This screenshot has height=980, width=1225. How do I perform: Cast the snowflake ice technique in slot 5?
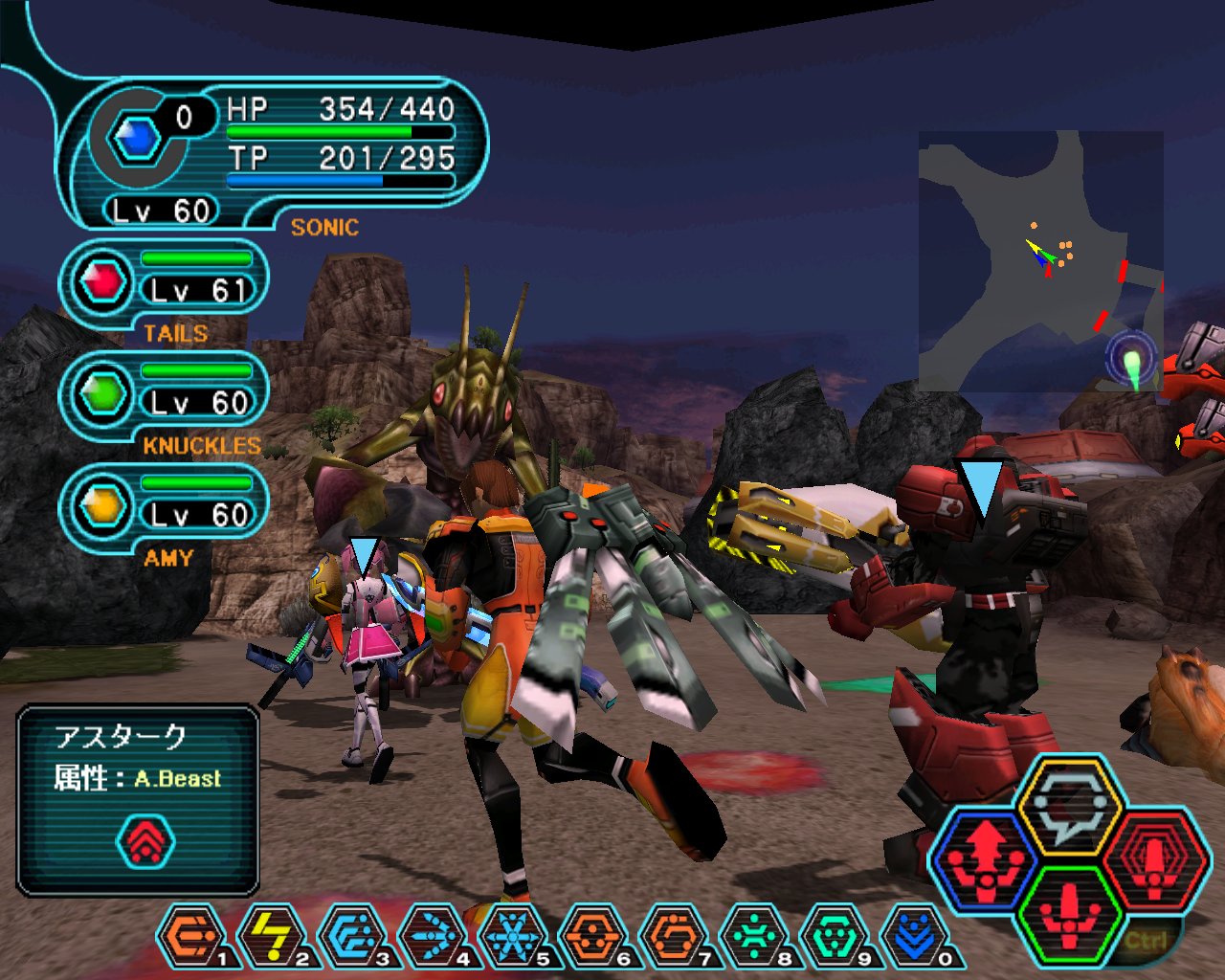pos(514,937)
